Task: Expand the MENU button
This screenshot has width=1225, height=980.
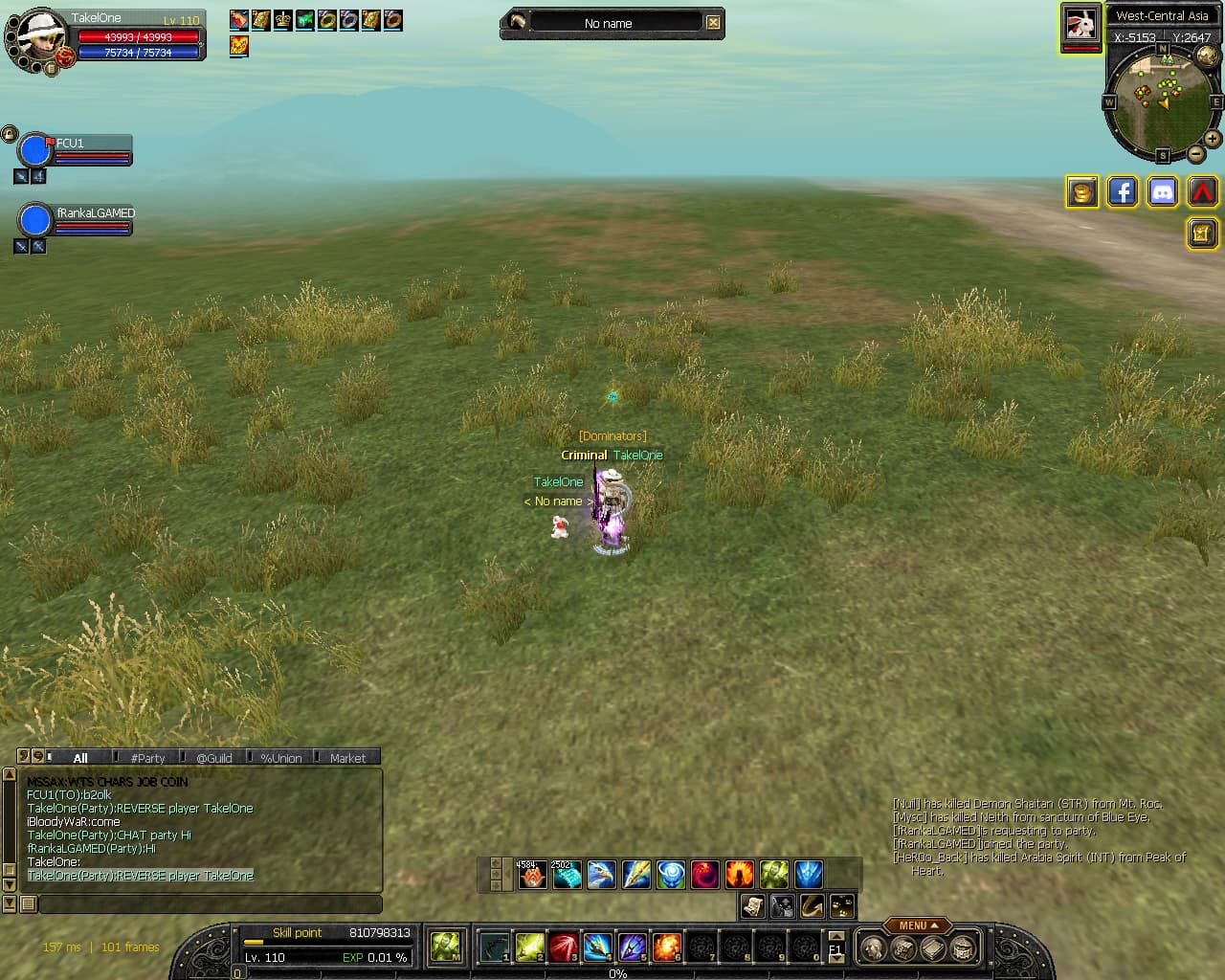Action: point(917,925)
